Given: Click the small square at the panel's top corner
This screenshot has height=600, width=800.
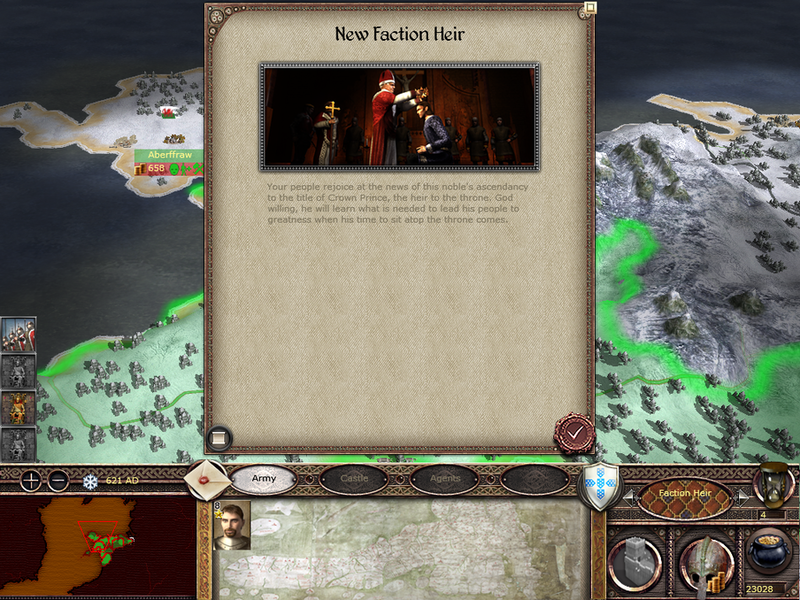Looking at the screenshot, I should tap(590, 8).
